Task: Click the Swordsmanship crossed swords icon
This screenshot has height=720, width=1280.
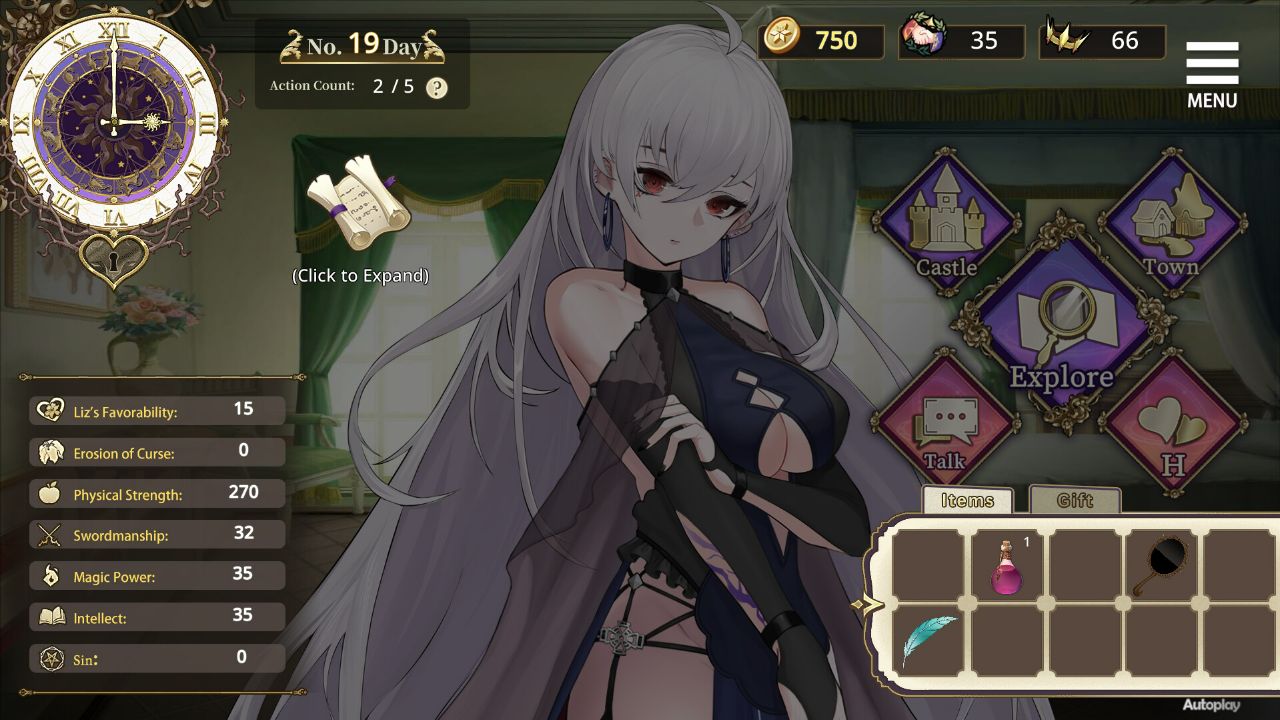Action: [47, 534]
